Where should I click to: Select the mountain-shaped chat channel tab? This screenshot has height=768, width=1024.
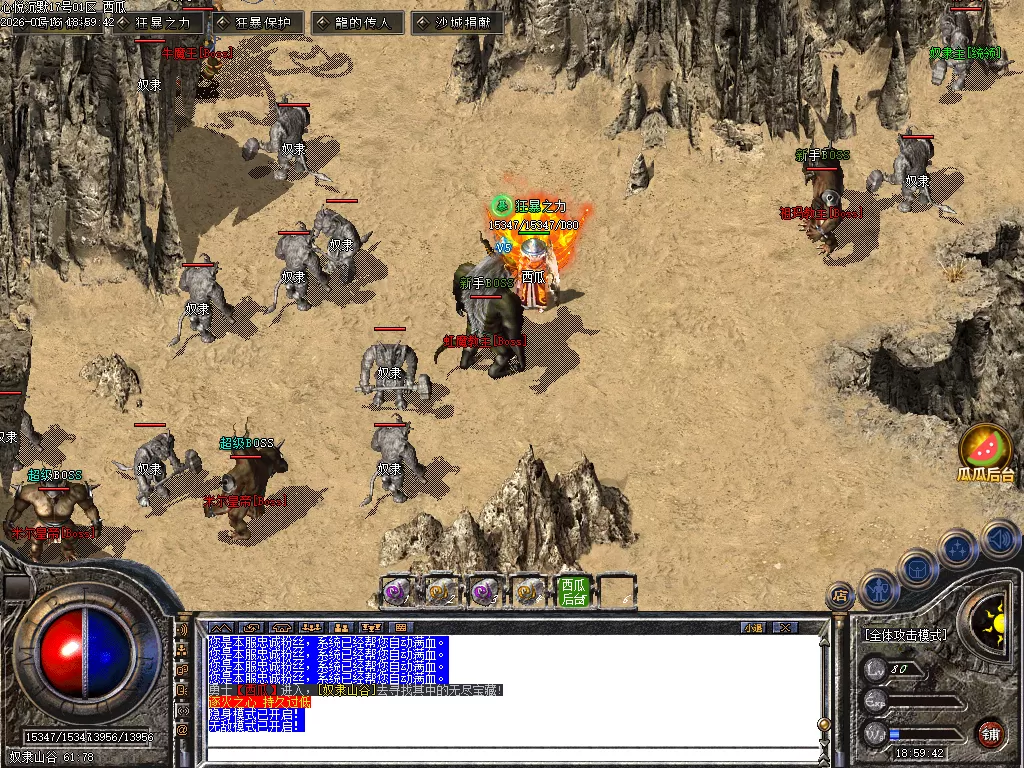point(220,627)
